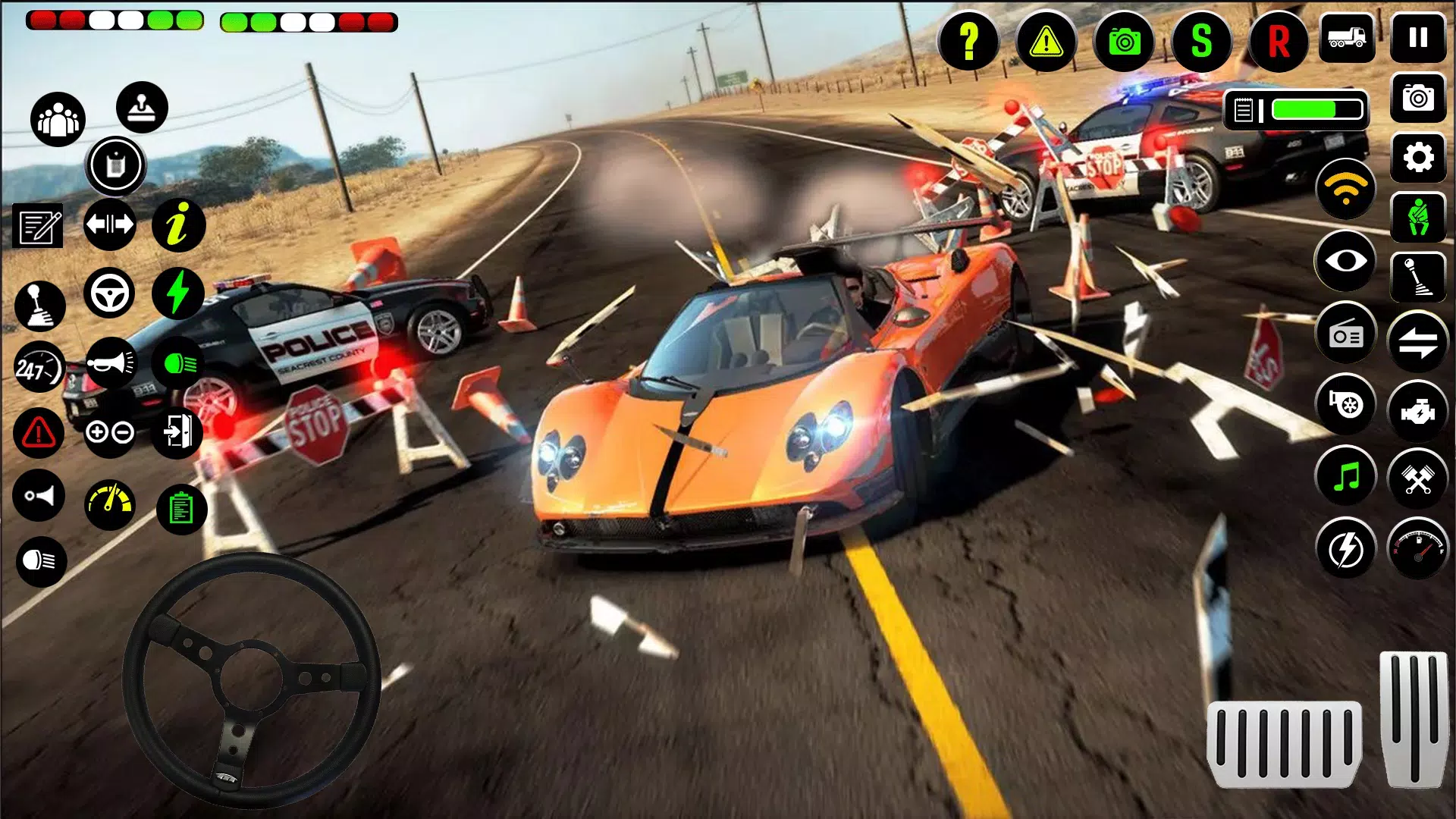Open the tow truck icon

(x=1346, y=37)
